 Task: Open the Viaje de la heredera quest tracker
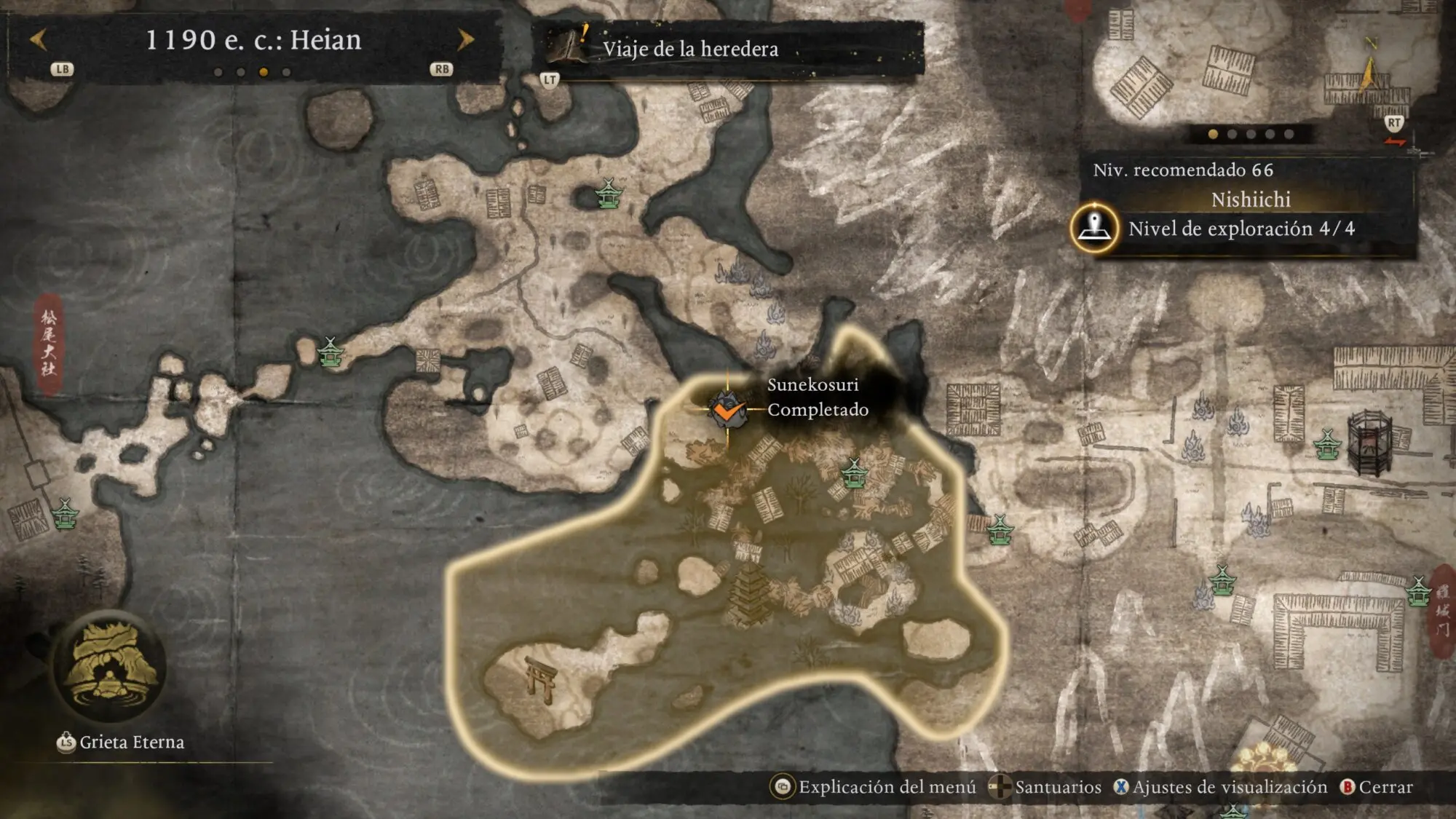[x=689, y=49]
